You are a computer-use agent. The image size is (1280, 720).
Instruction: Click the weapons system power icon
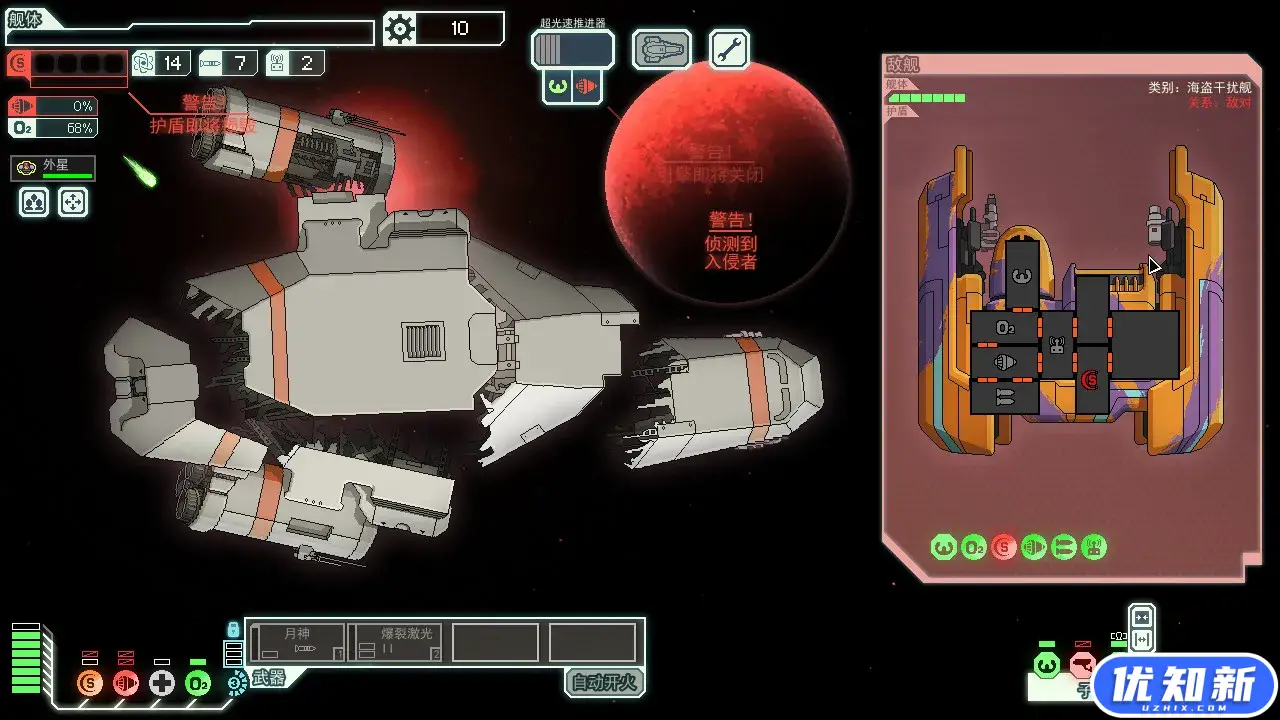point(237,684)
